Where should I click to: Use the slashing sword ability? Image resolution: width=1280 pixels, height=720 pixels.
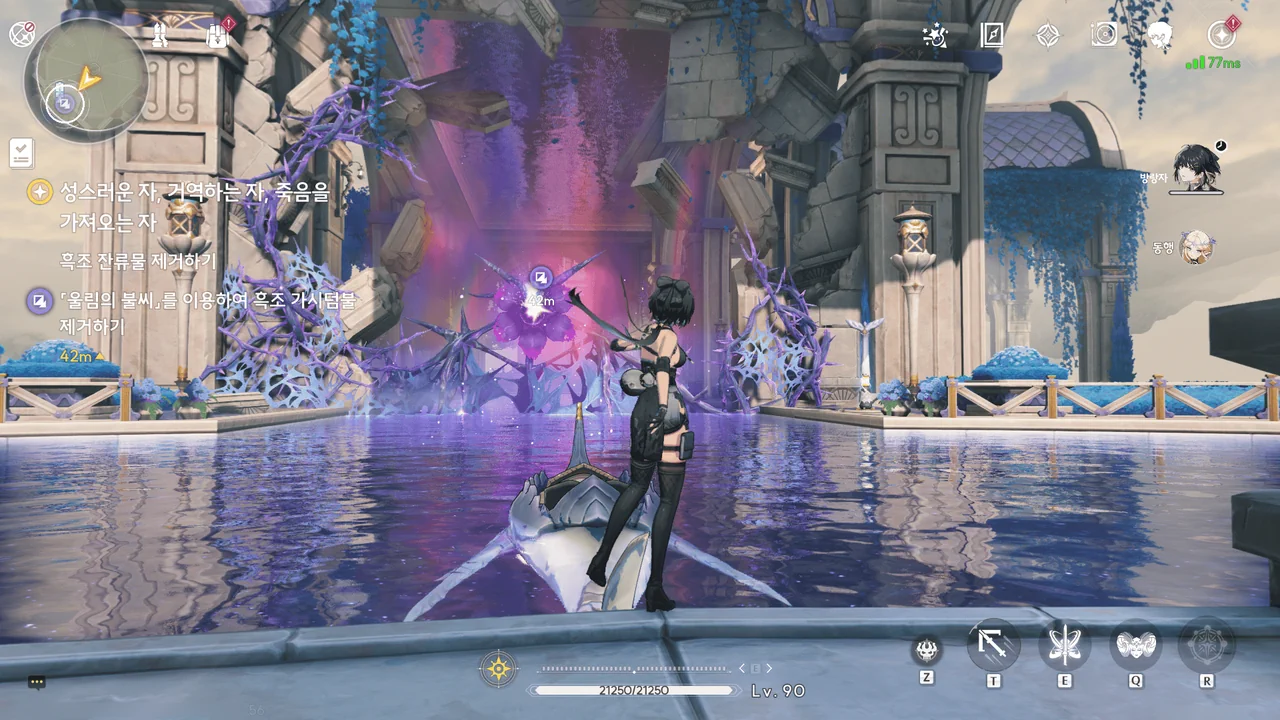tap(994, 646)
